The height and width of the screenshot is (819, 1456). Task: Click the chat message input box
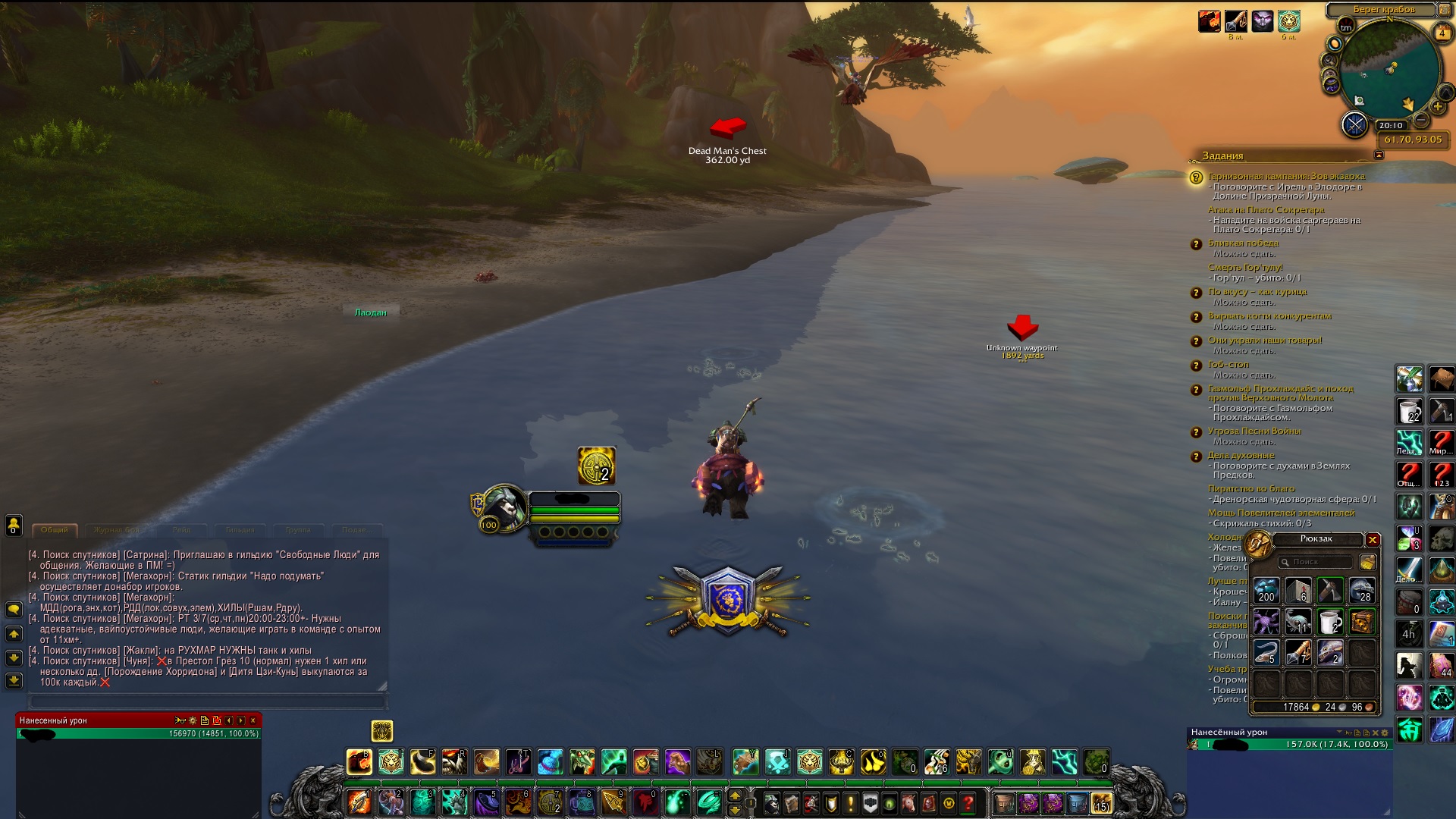pos(206,702)
